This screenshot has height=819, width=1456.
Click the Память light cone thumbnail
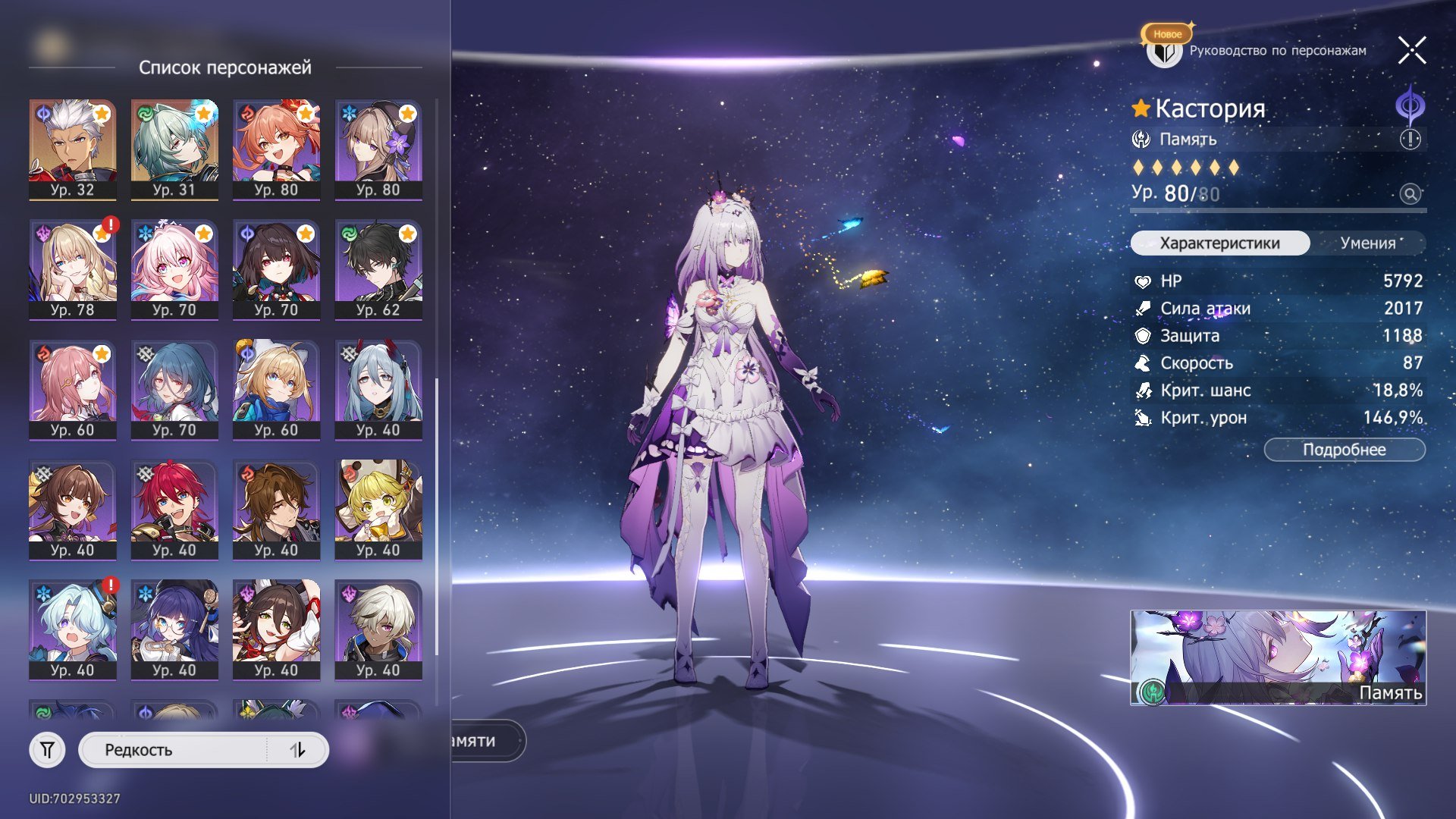(x=1277, y=657)
